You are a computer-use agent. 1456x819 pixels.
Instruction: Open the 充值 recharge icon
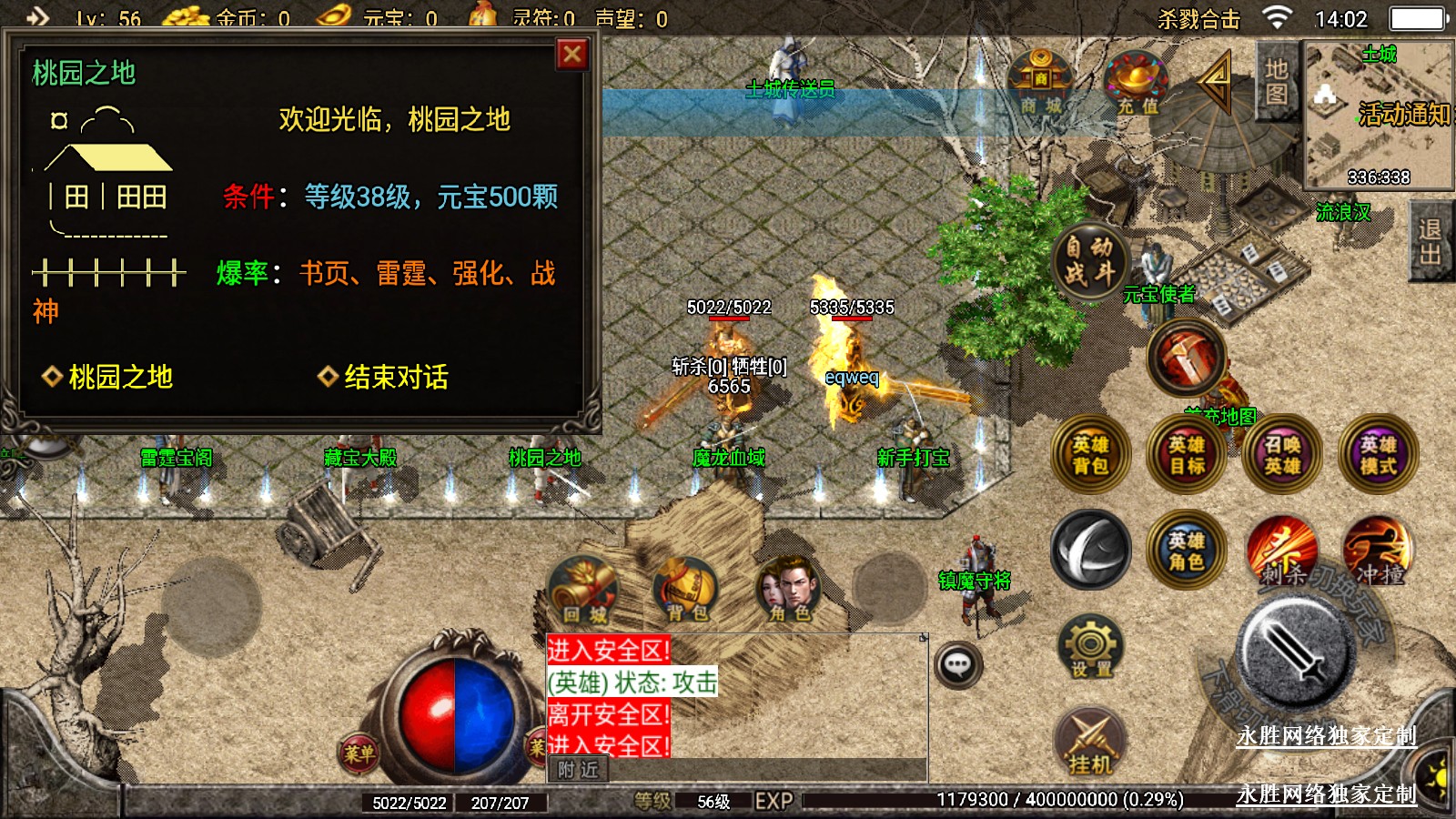(1136, 83)
